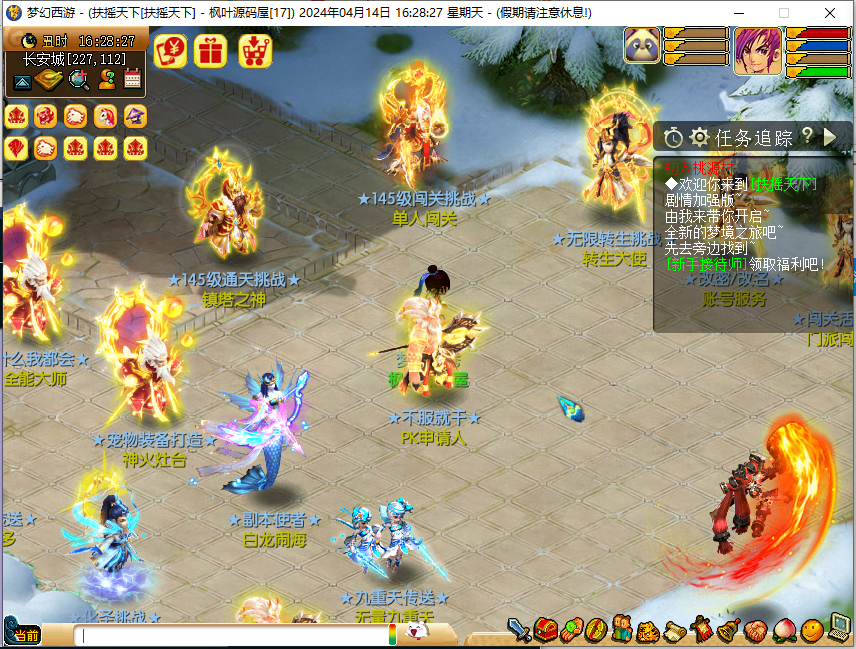
Task: Click the purple-hat wizard buff icon
Action: (x=135, y=117)
